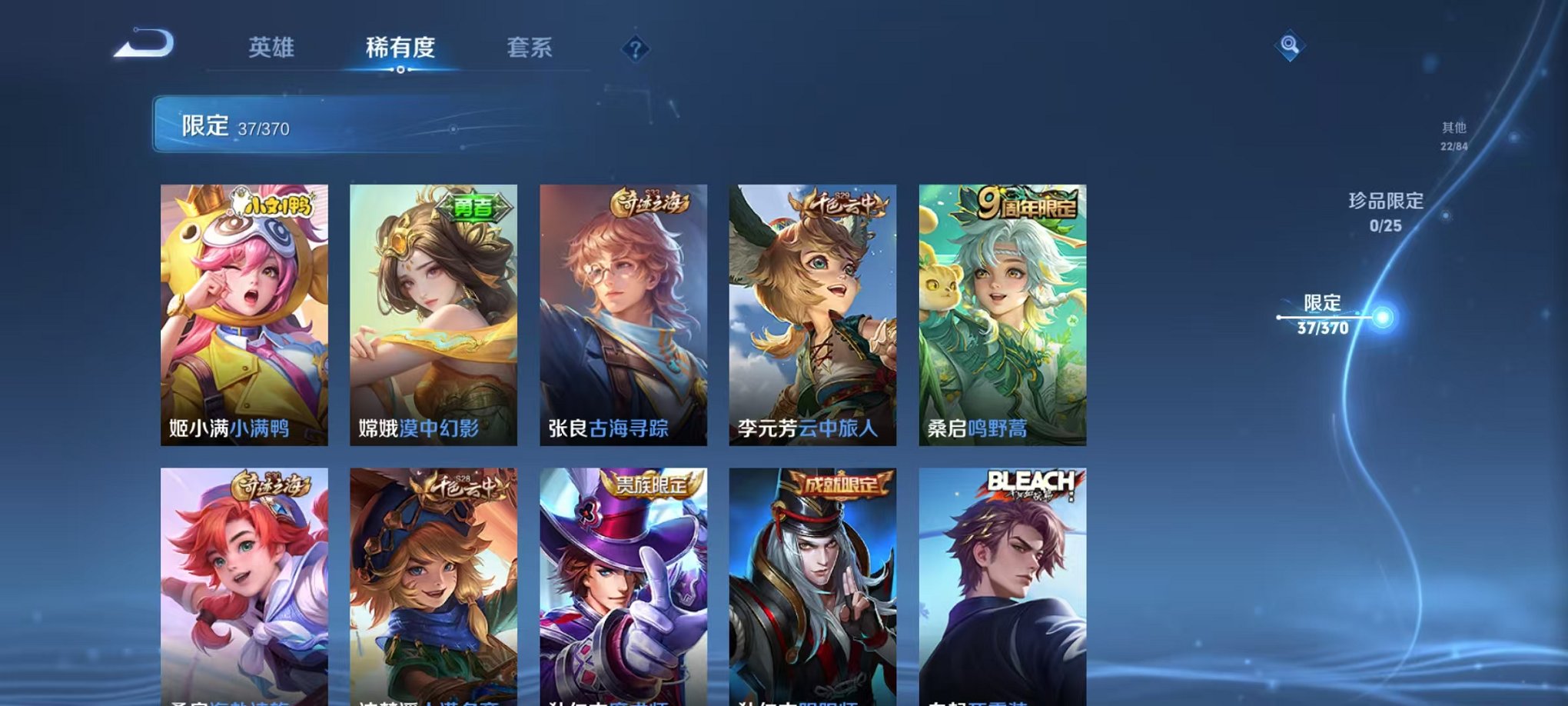The width and height of the screenshot is (1568, 706).
Task: Select the 稀有度 tab
Action: [x=401, y=48]
